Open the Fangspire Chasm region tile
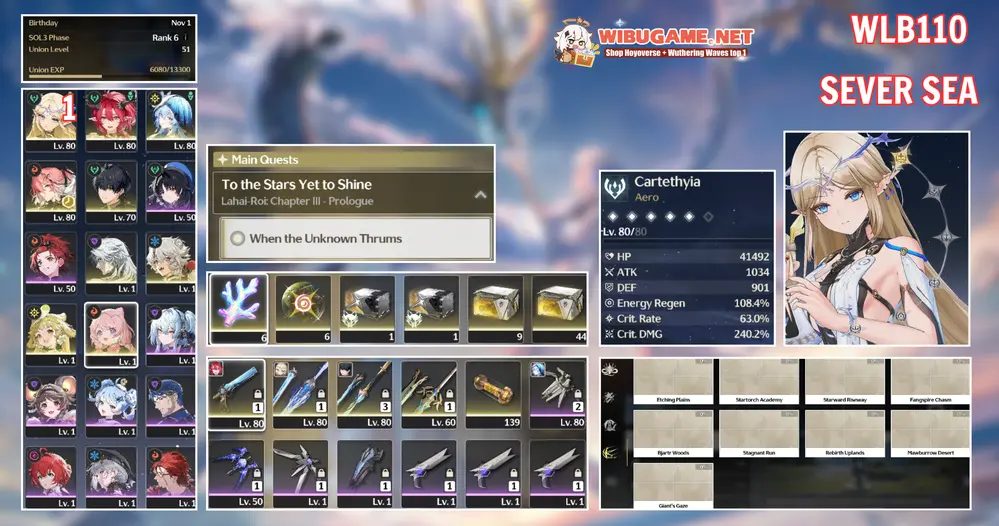The width and height of the screenshot is (999, 526). [x=931, y=381]
